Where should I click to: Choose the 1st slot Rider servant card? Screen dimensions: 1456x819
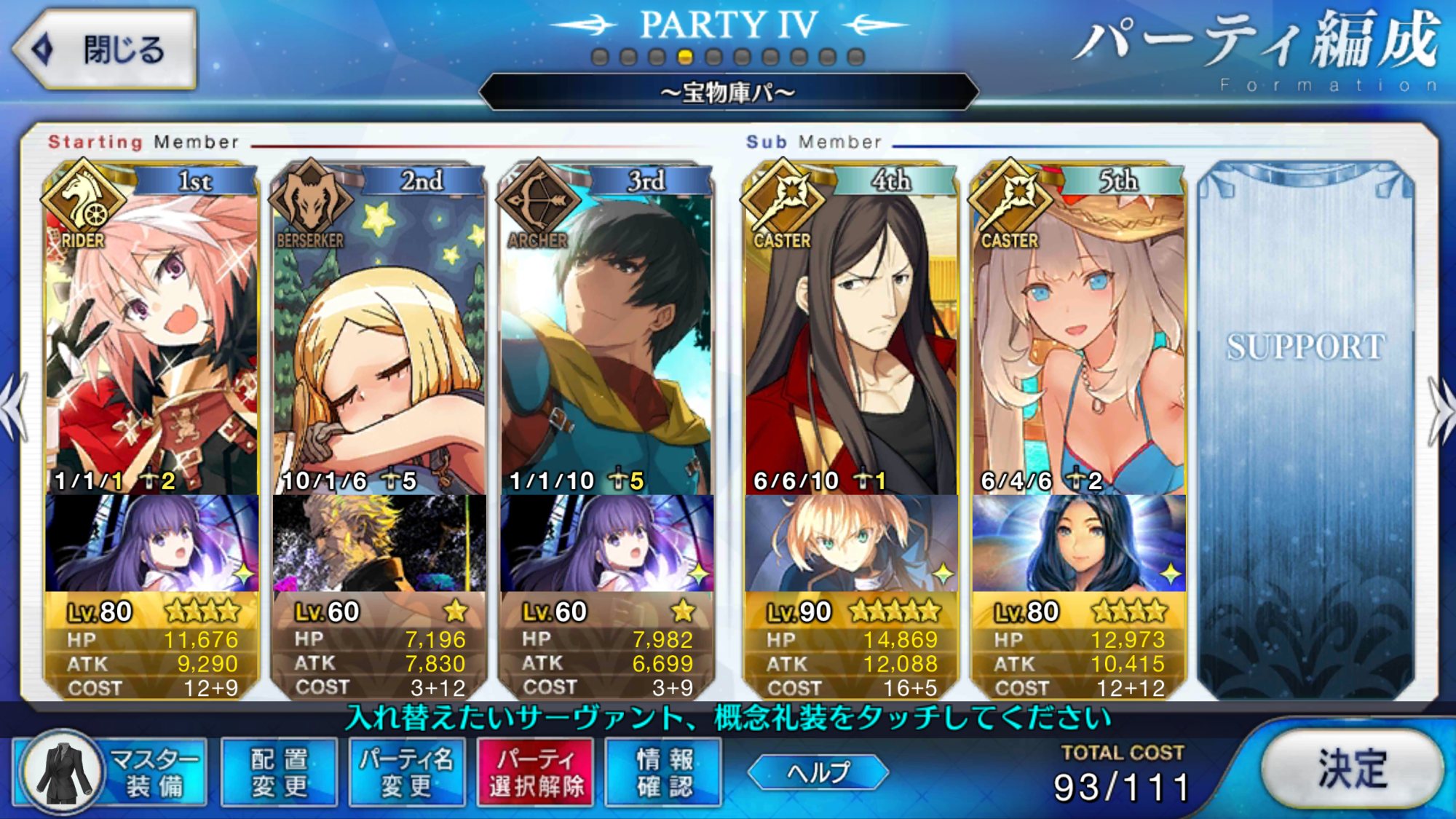pyautogui.click(x=151, y=342)
